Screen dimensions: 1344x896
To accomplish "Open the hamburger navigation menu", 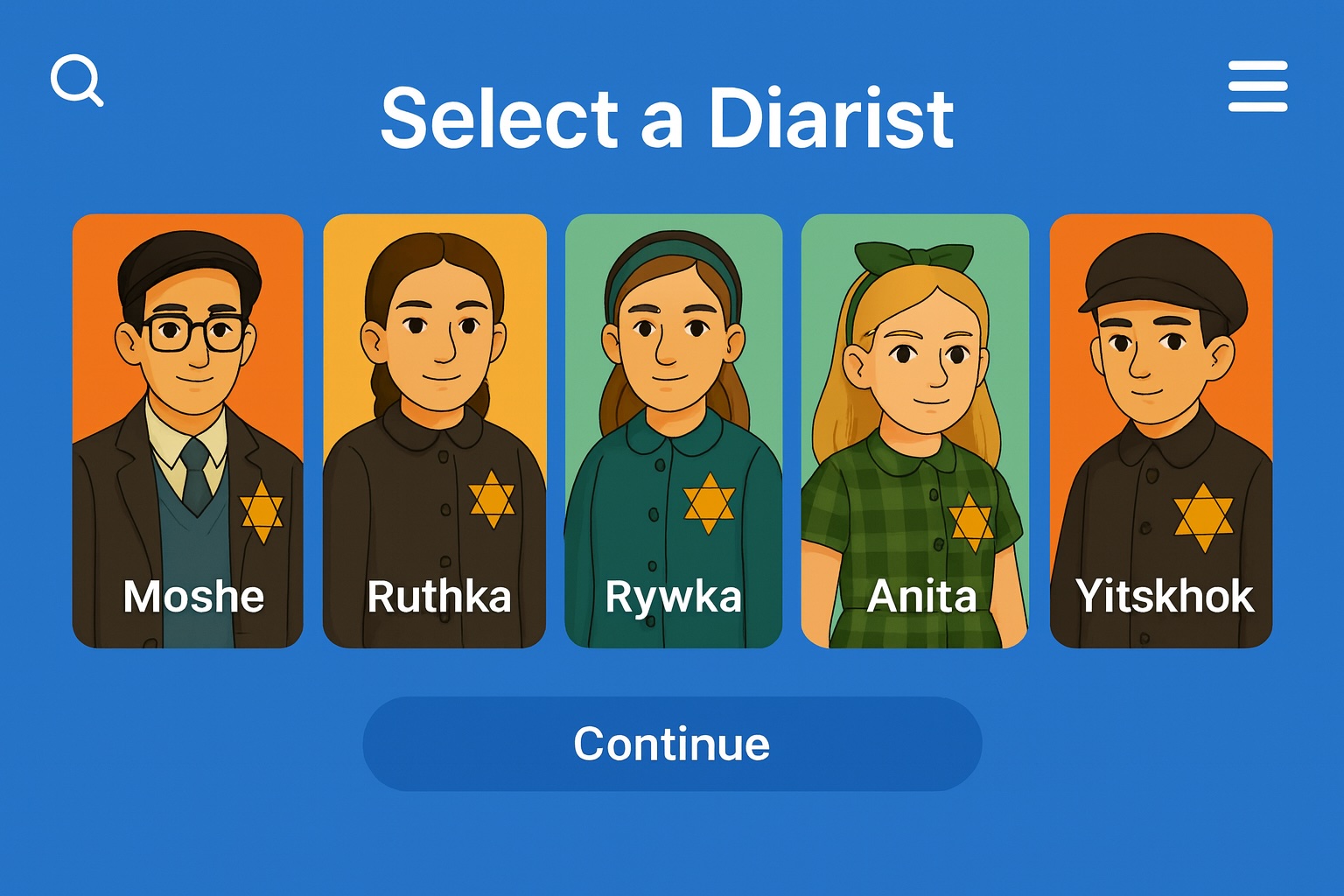I will tap(1257, 84).
